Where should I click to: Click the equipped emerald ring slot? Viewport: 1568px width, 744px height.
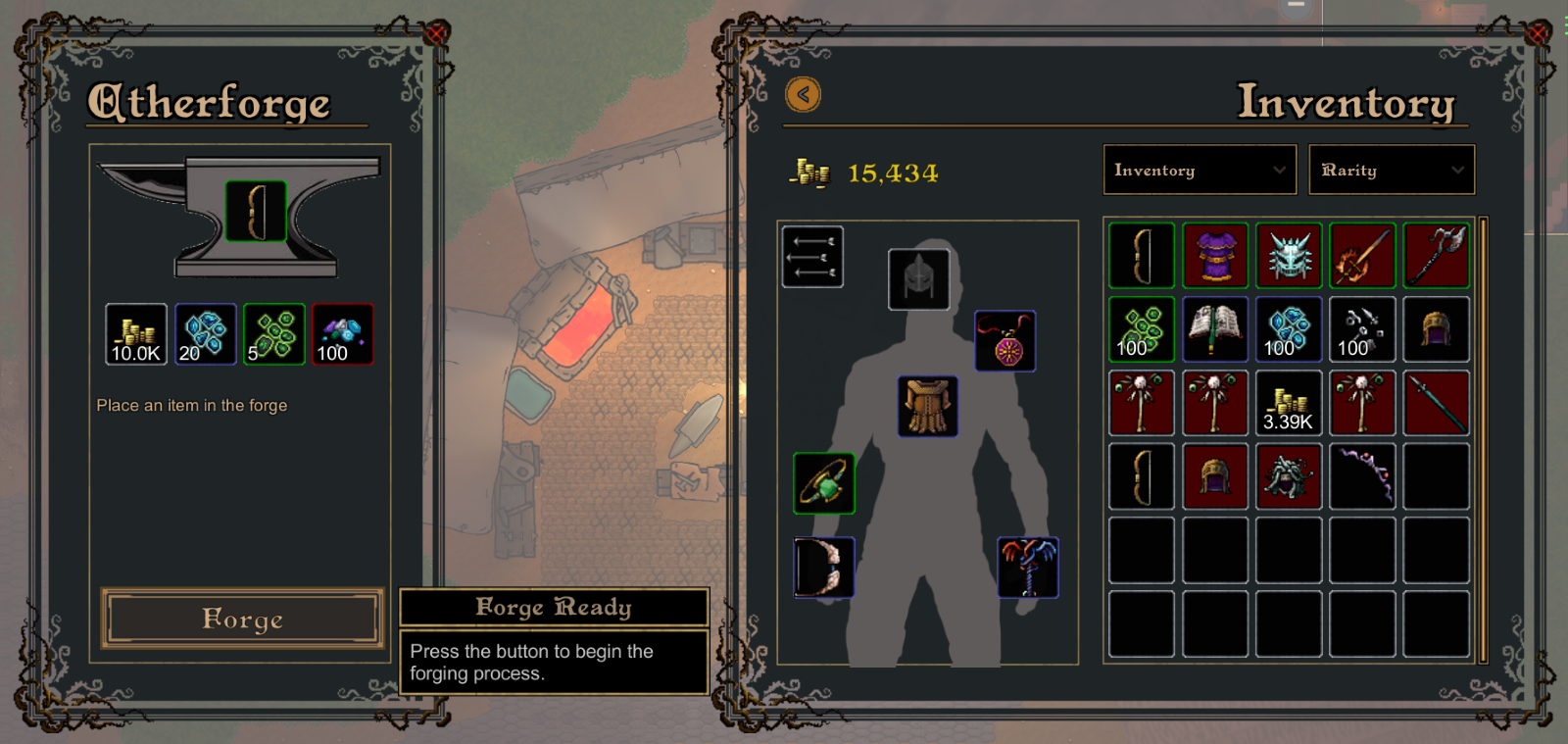824,483
